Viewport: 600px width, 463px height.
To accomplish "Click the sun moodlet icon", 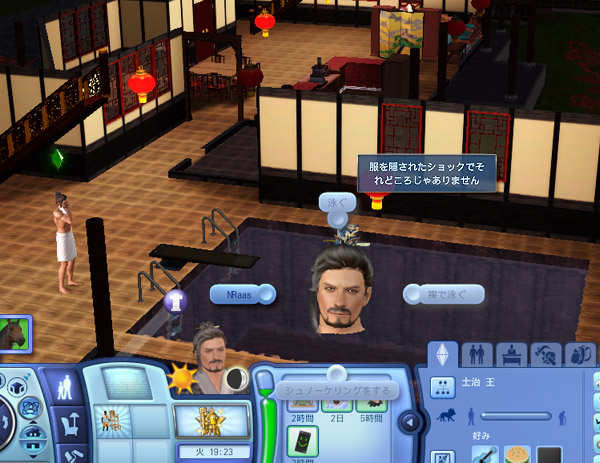I will click(x=184, y=380).
